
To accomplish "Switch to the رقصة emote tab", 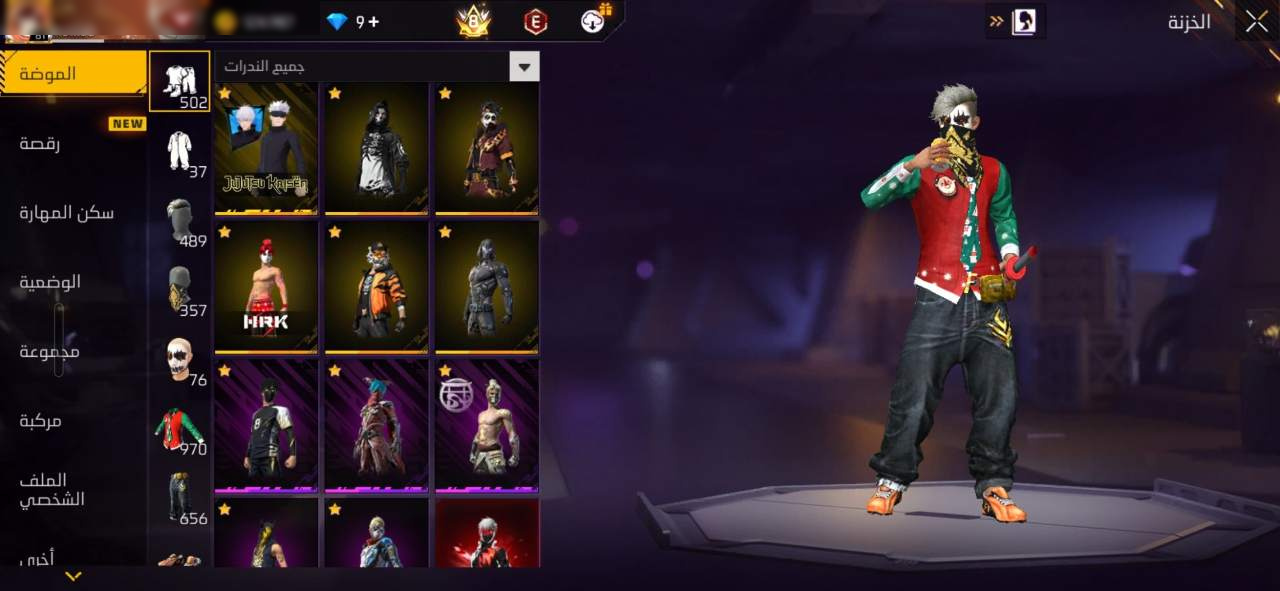I will pos(40,144).
